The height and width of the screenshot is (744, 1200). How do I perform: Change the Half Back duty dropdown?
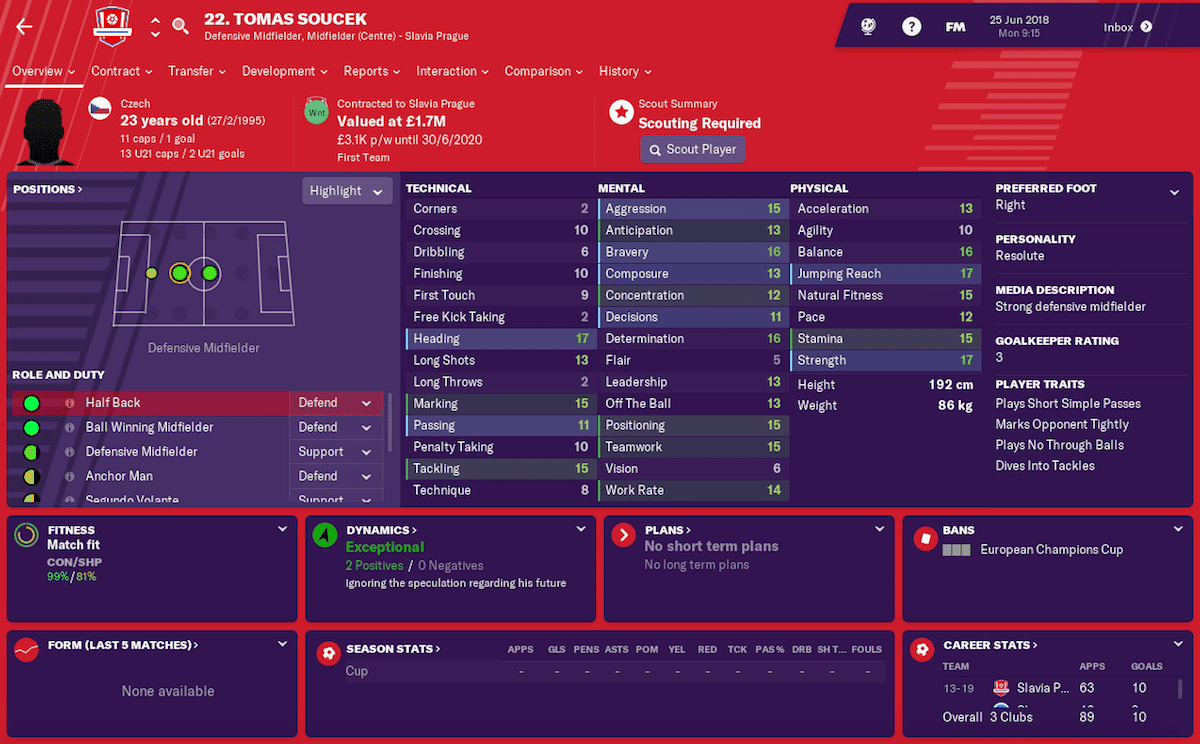pyautogui.click(x=335, y=403)
